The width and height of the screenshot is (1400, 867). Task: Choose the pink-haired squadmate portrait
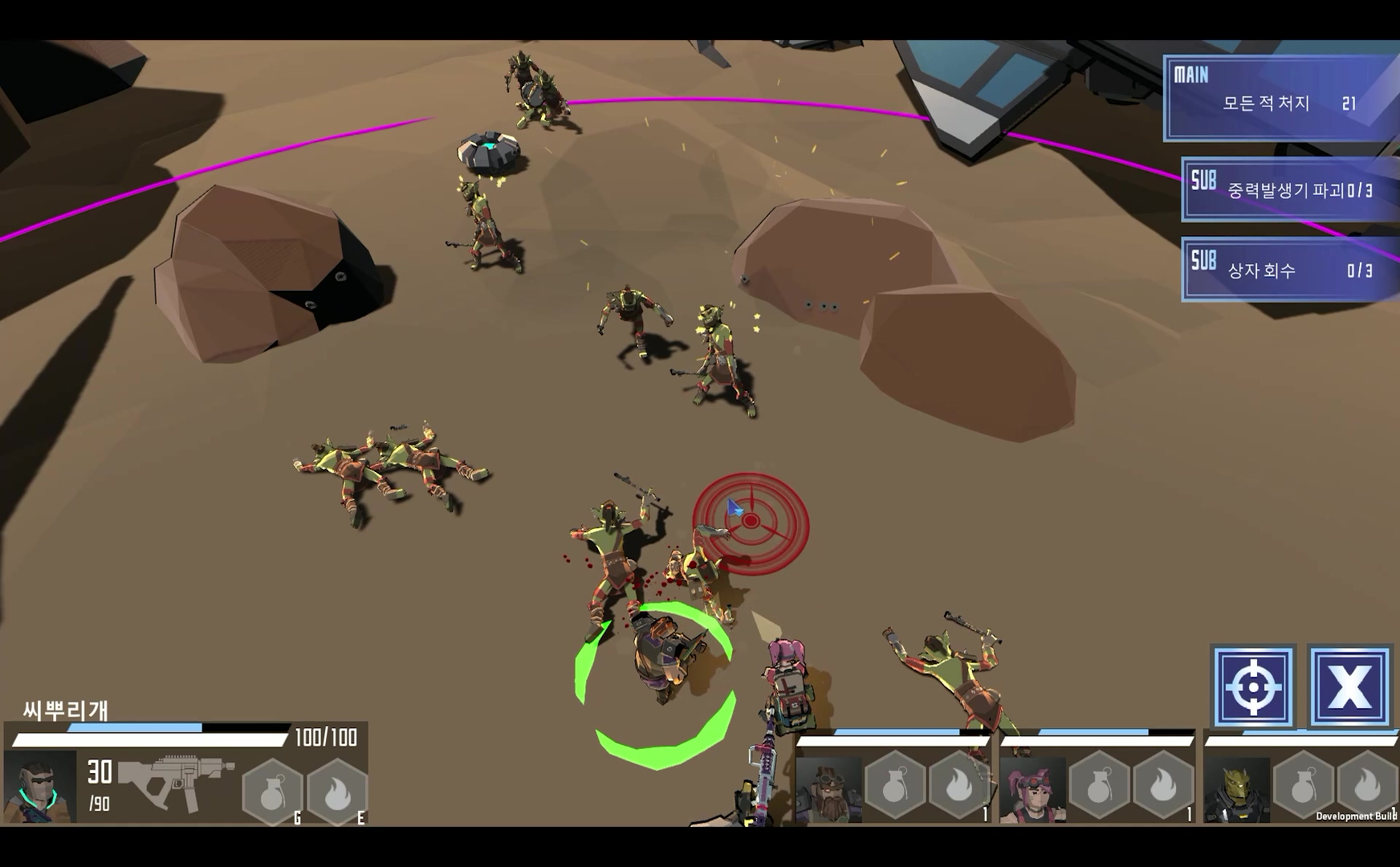1033,790
